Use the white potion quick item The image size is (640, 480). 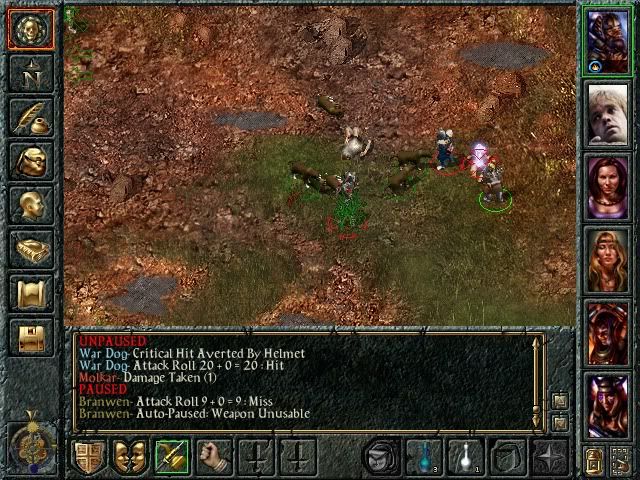click(465, 457)
